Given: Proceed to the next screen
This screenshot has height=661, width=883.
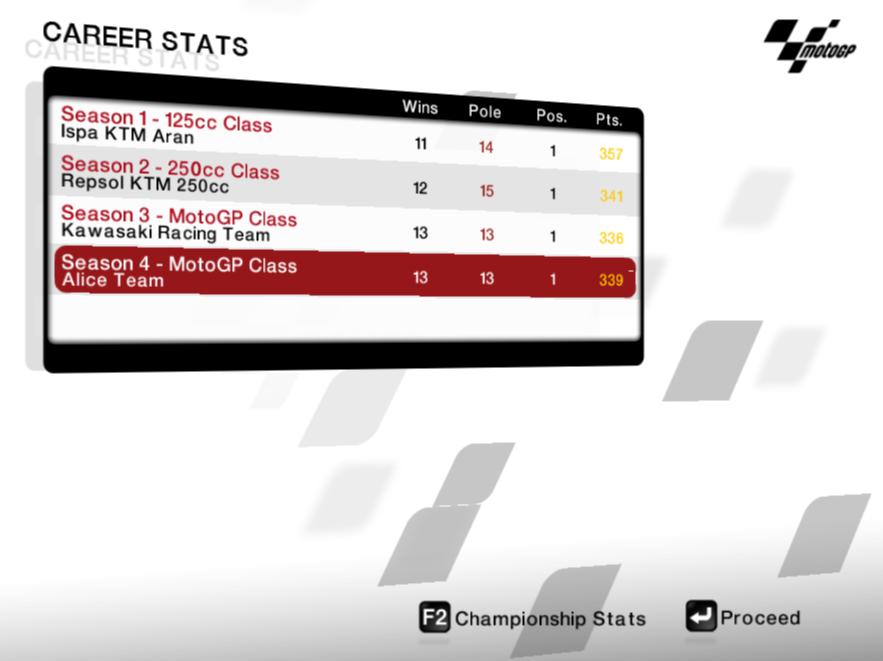Looking at the screenshot, I should (x=744, y=618).
